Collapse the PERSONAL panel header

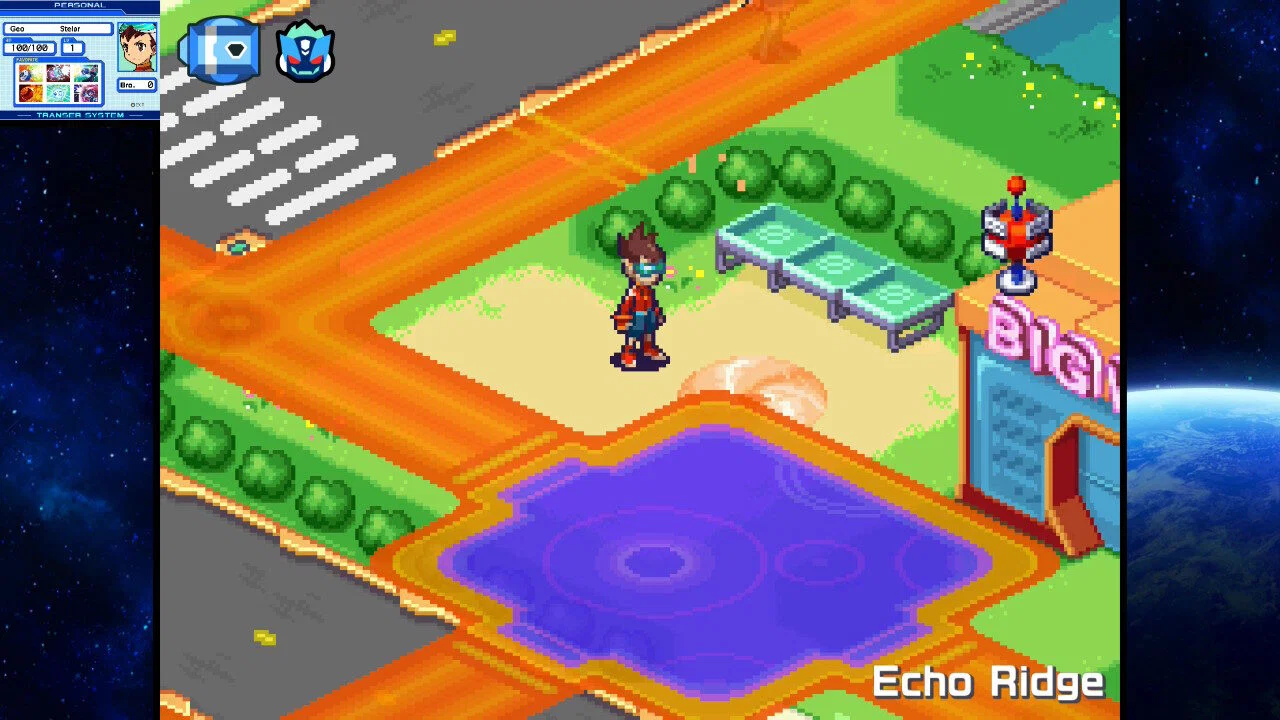click(80, 6)
